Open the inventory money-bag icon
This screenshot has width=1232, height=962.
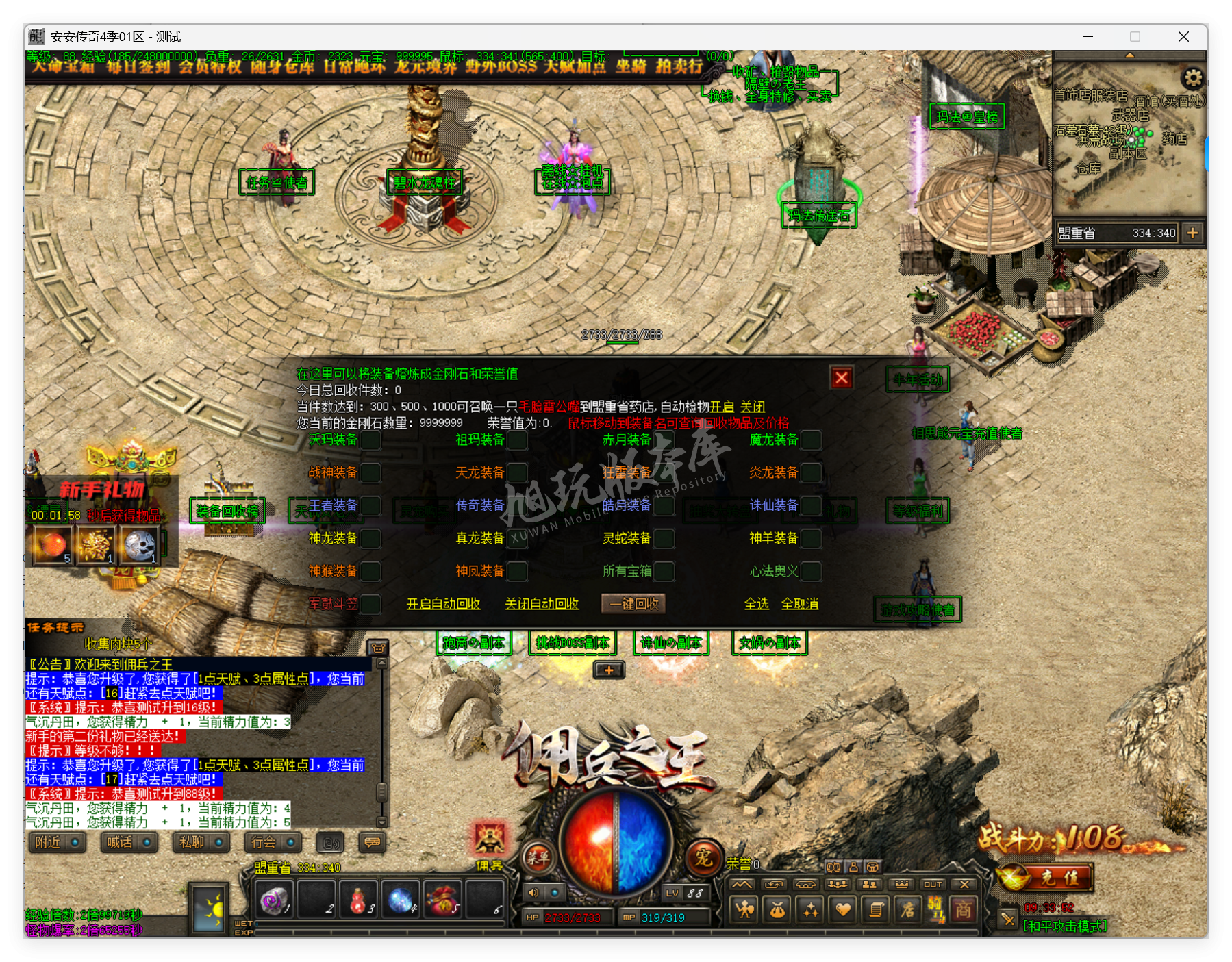(x=775, y=911)
